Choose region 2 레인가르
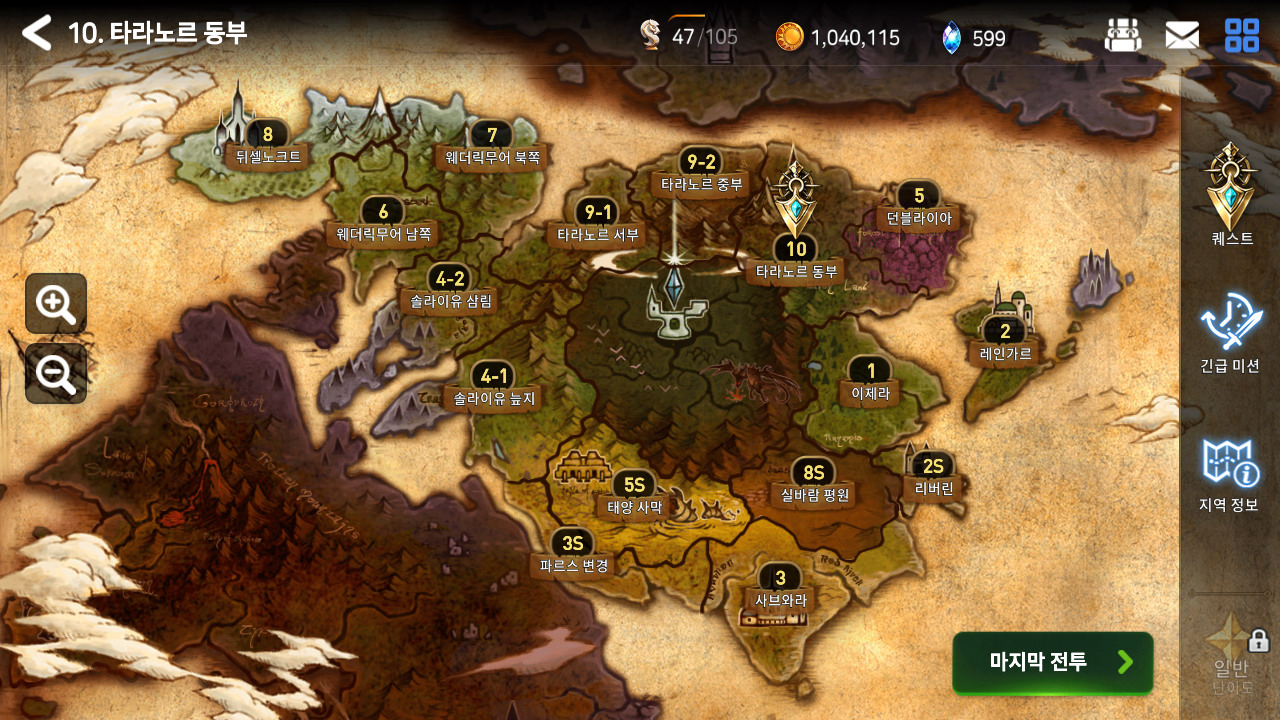 1005,342
